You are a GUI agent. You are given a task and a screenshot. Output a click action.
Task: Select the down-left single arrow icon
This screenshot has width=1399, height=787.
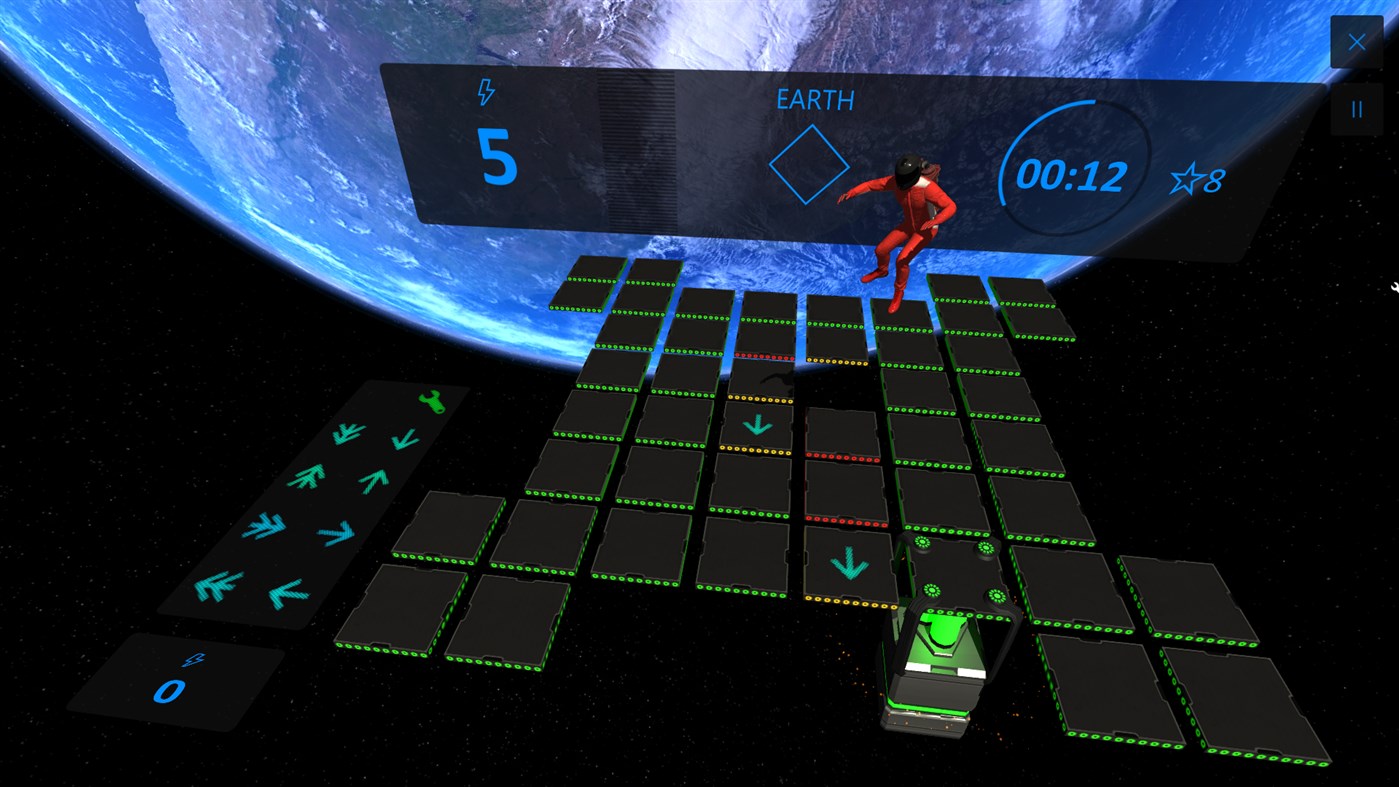(x=287, y=592)
